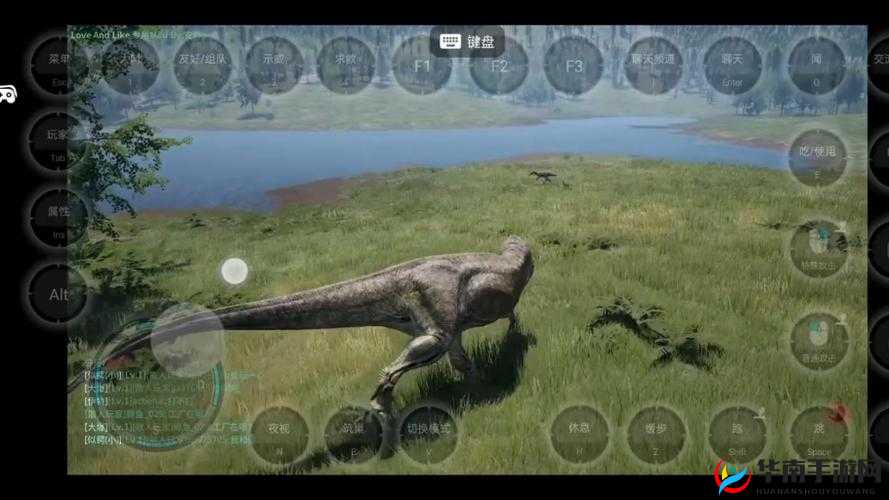889x500 pixels.
Task: Open the 菜单 (Esc) menu button
Action: click(59, 62)
